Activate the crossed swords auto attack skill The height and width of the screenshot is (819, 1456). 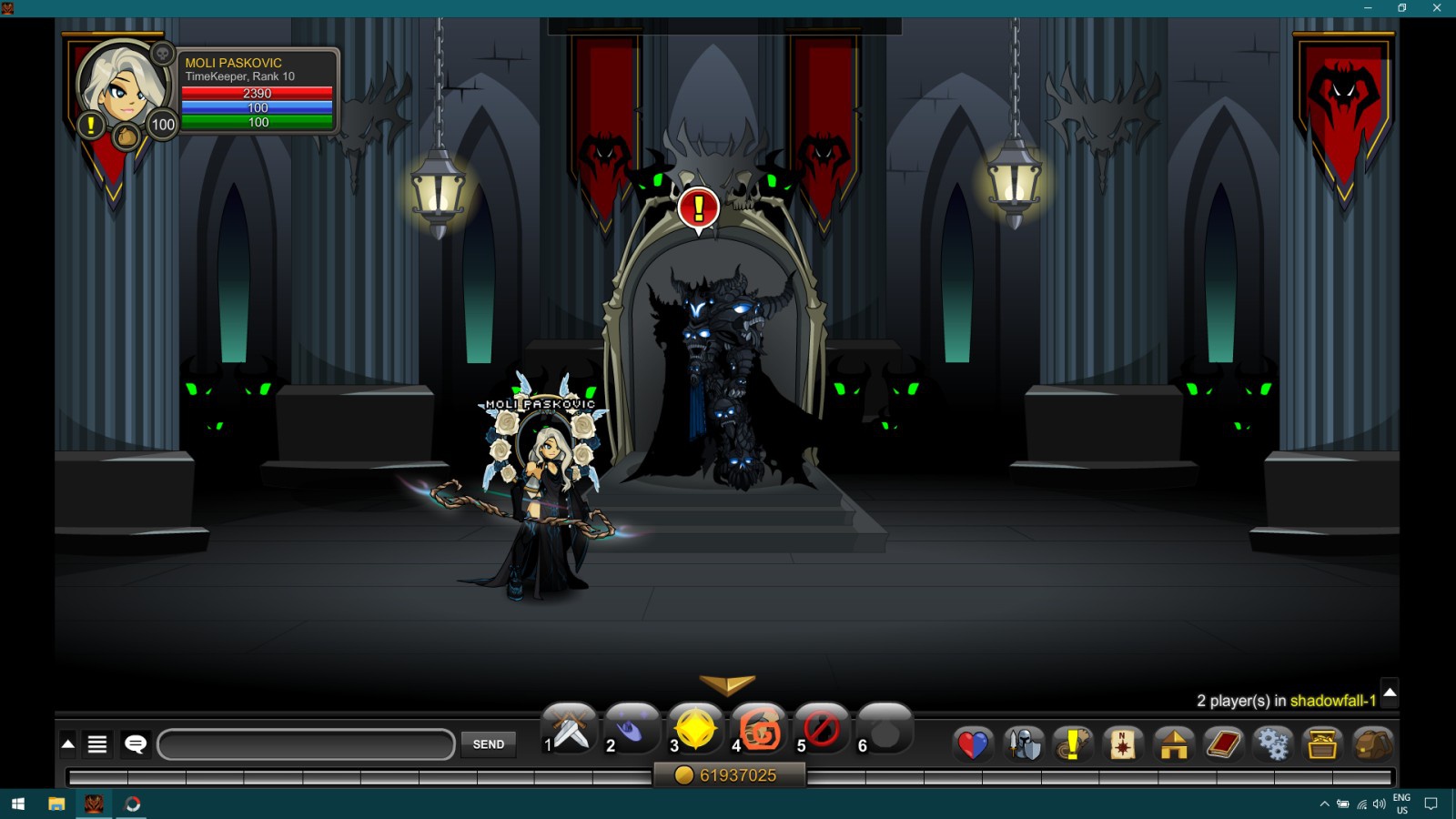[x=571, y=730]
